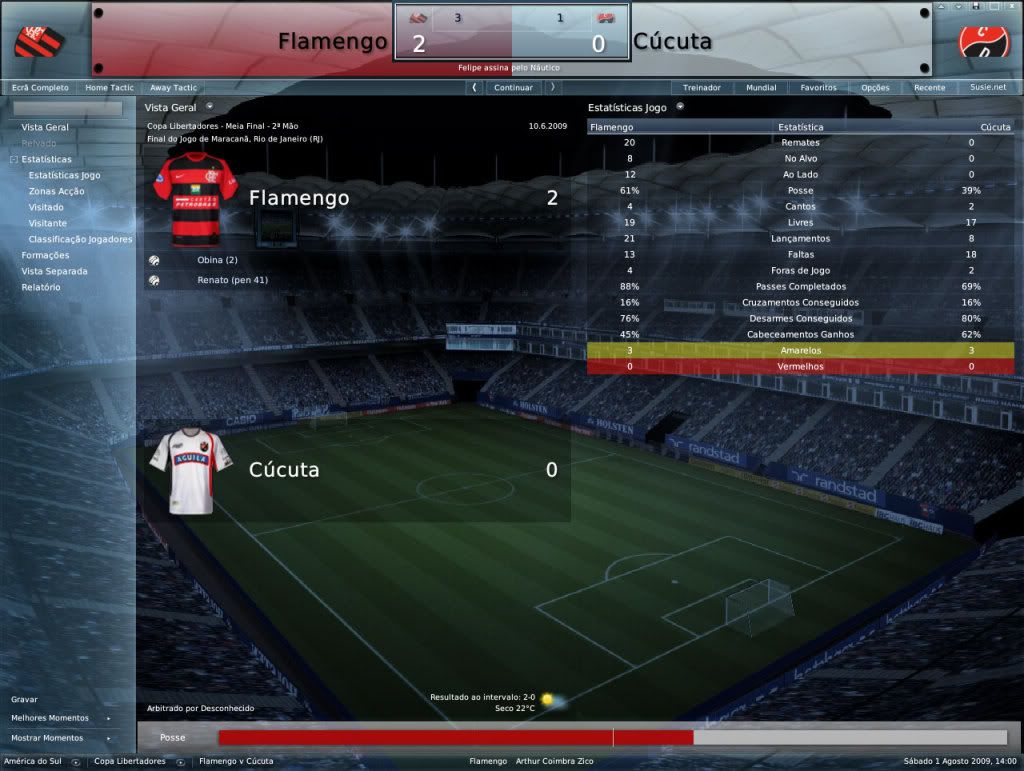Open the Mundial menu

tap(761, 88)
